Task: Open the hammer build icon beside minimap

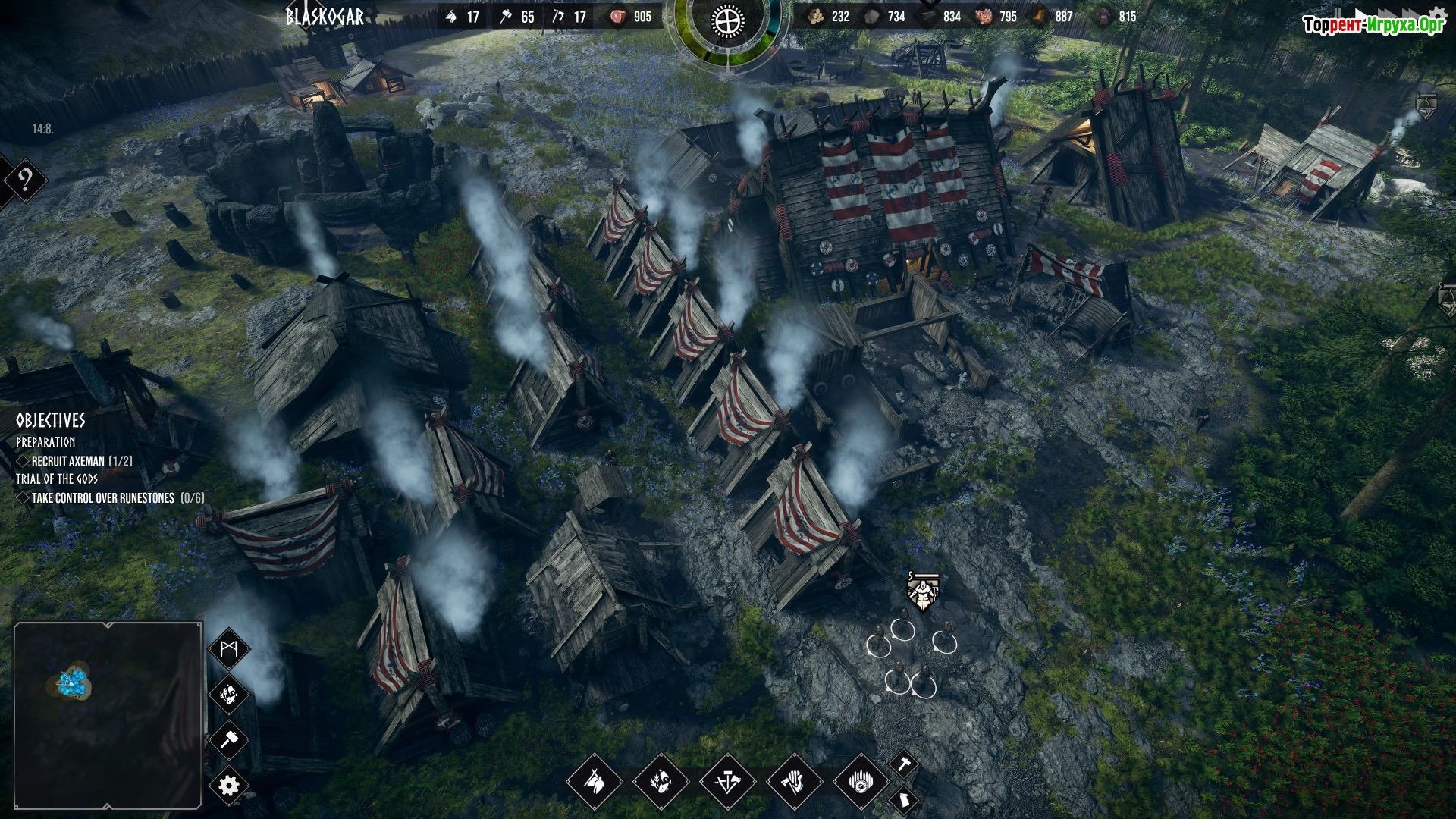Action: (228, 739)
